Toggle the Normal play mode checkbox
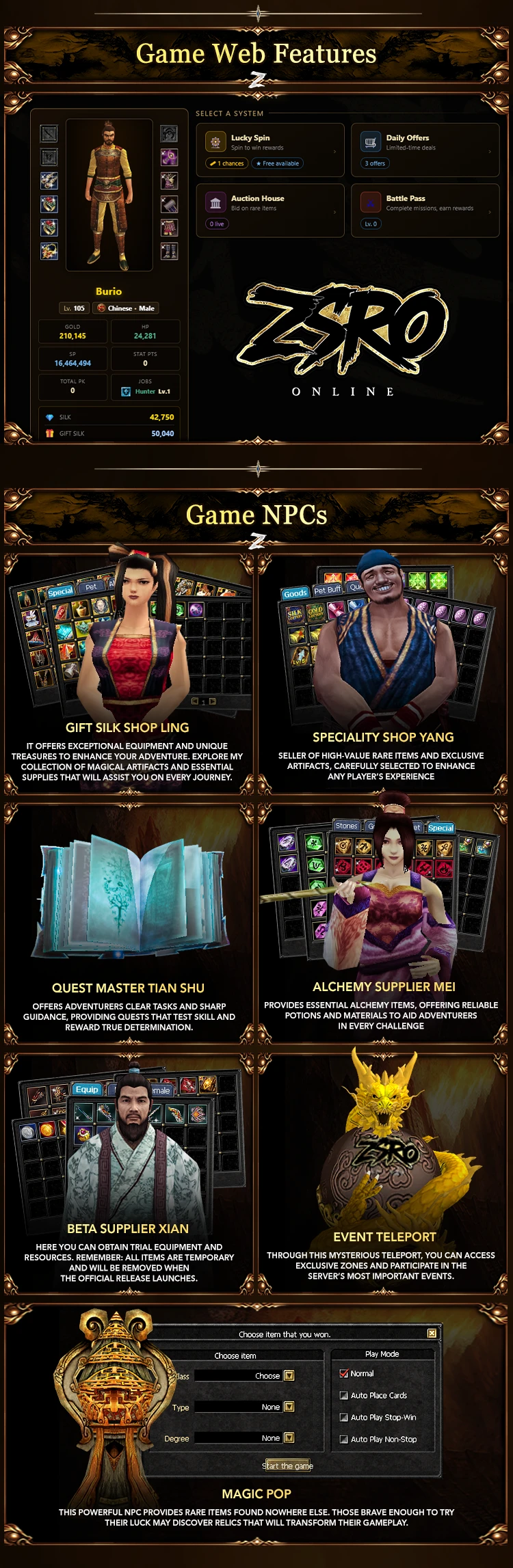The image size is (513, 1568). [x=344, y=1373]
